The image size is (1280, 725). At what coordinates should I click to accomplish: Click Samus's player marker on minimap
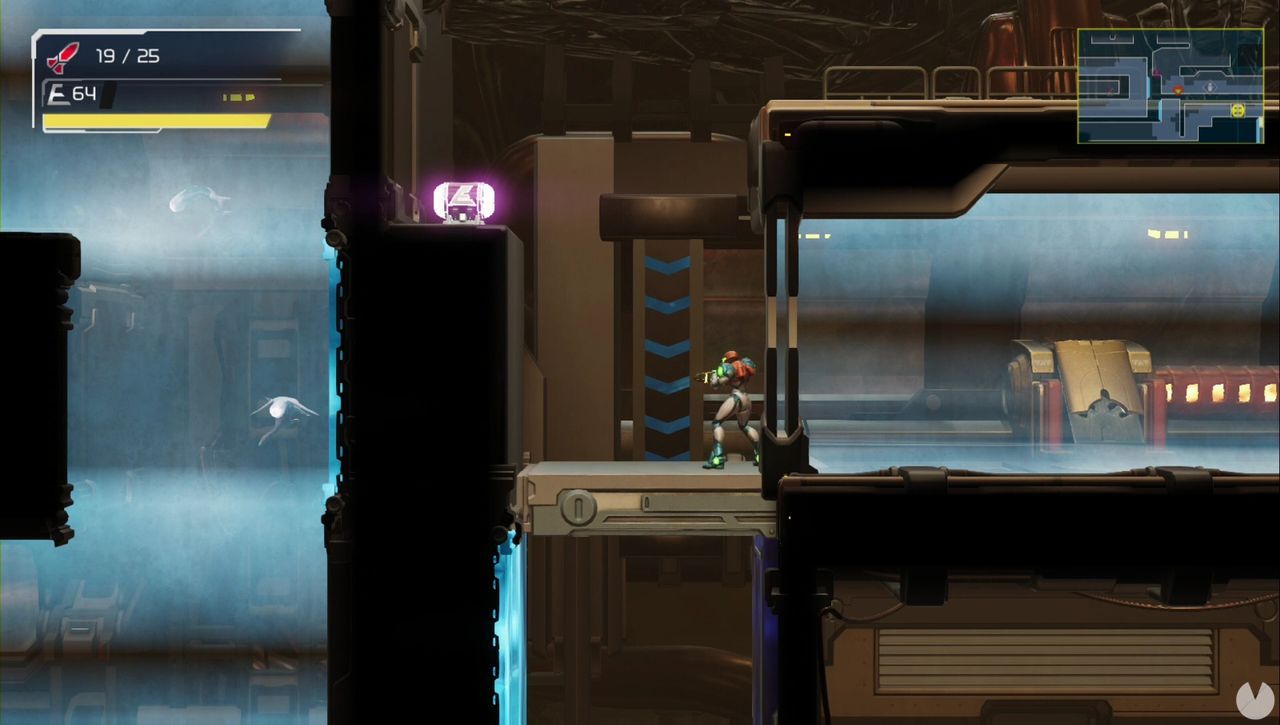tap(1178, 90)
